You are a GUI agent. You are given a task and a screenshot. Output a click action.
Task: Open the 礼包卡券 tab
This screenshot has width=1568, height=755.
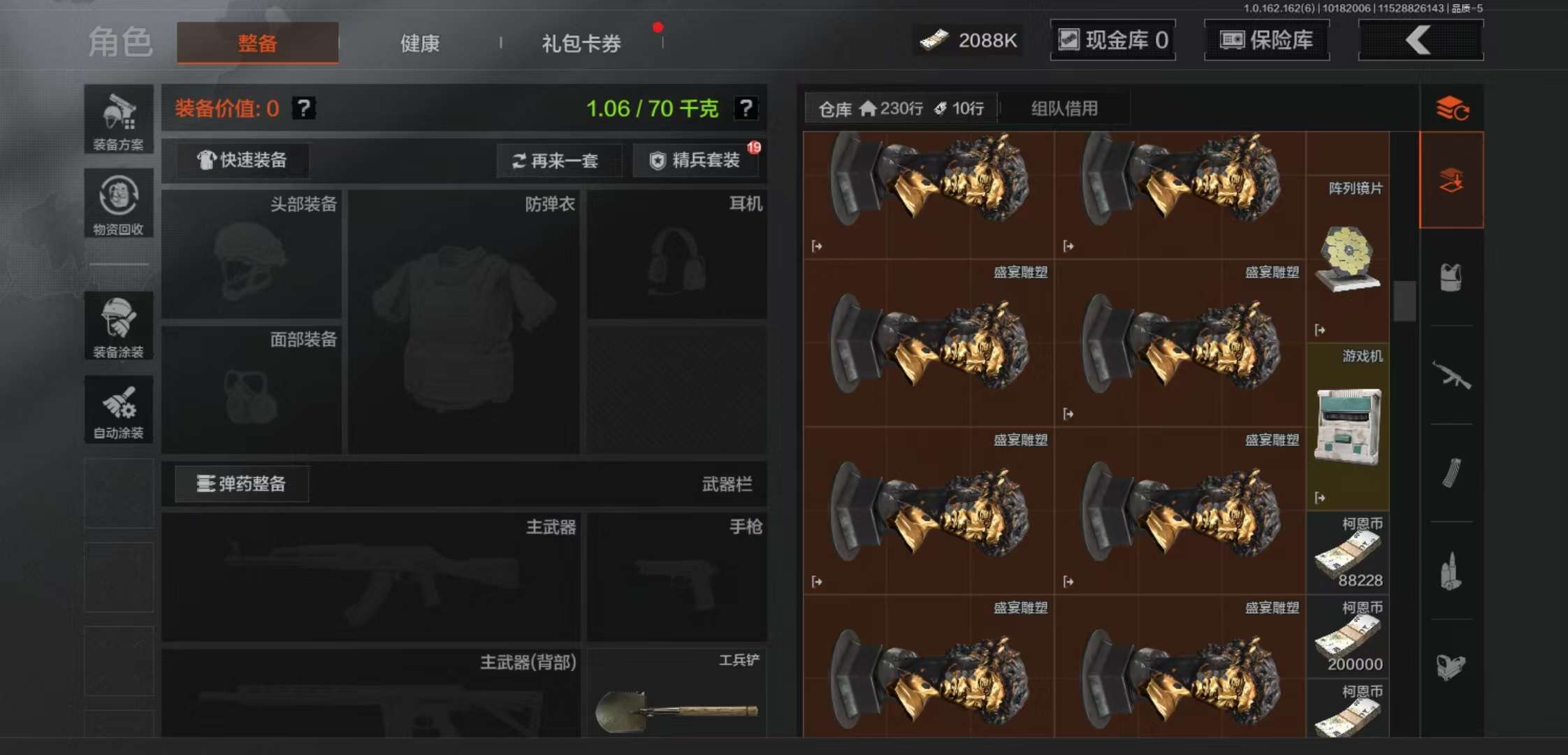click(580, 43)
